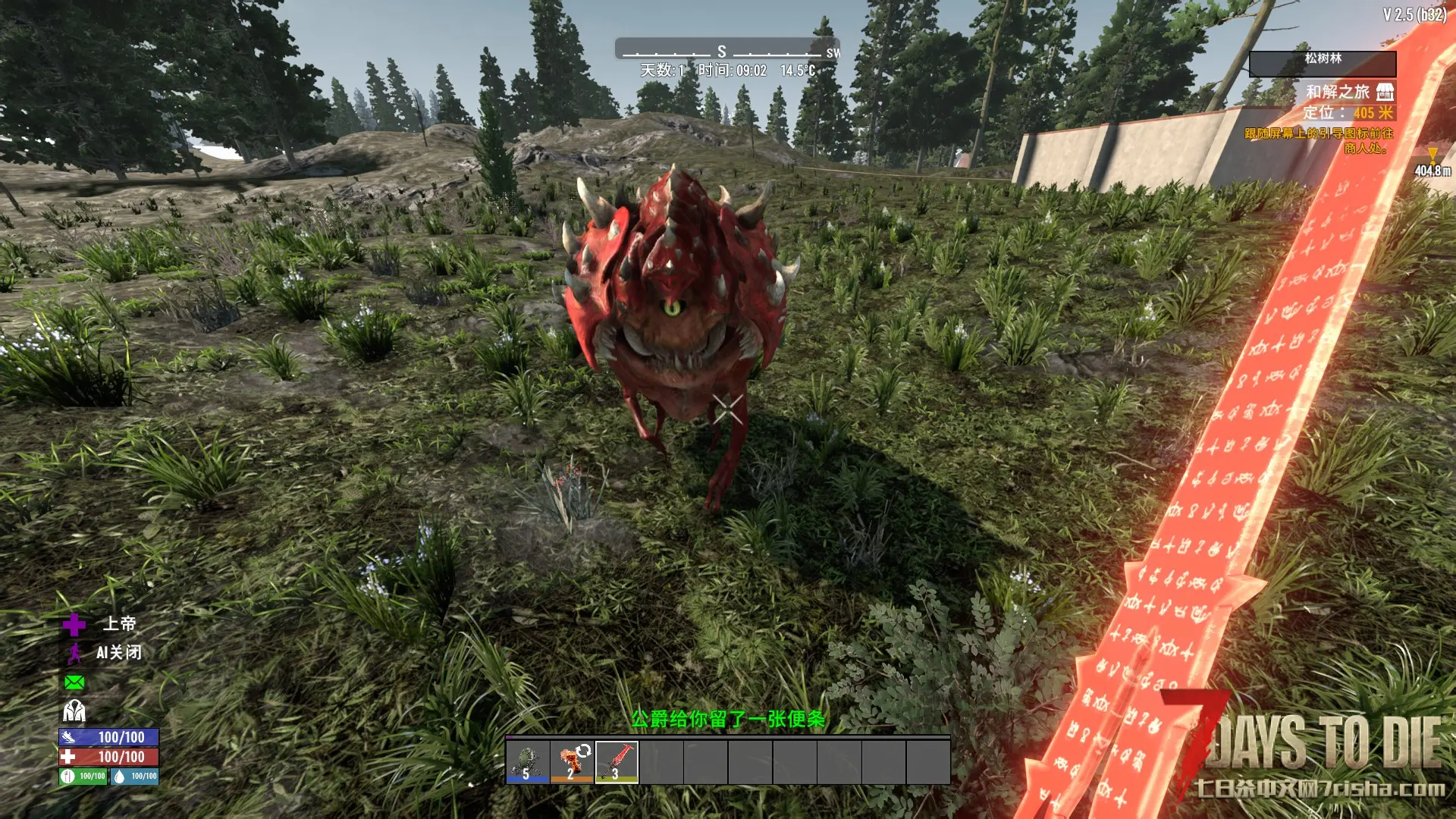Select the green spiked creature hotbar slot
Viewport: 1456px width, 819px height.
pyautogui.click(x=527, y=761)
